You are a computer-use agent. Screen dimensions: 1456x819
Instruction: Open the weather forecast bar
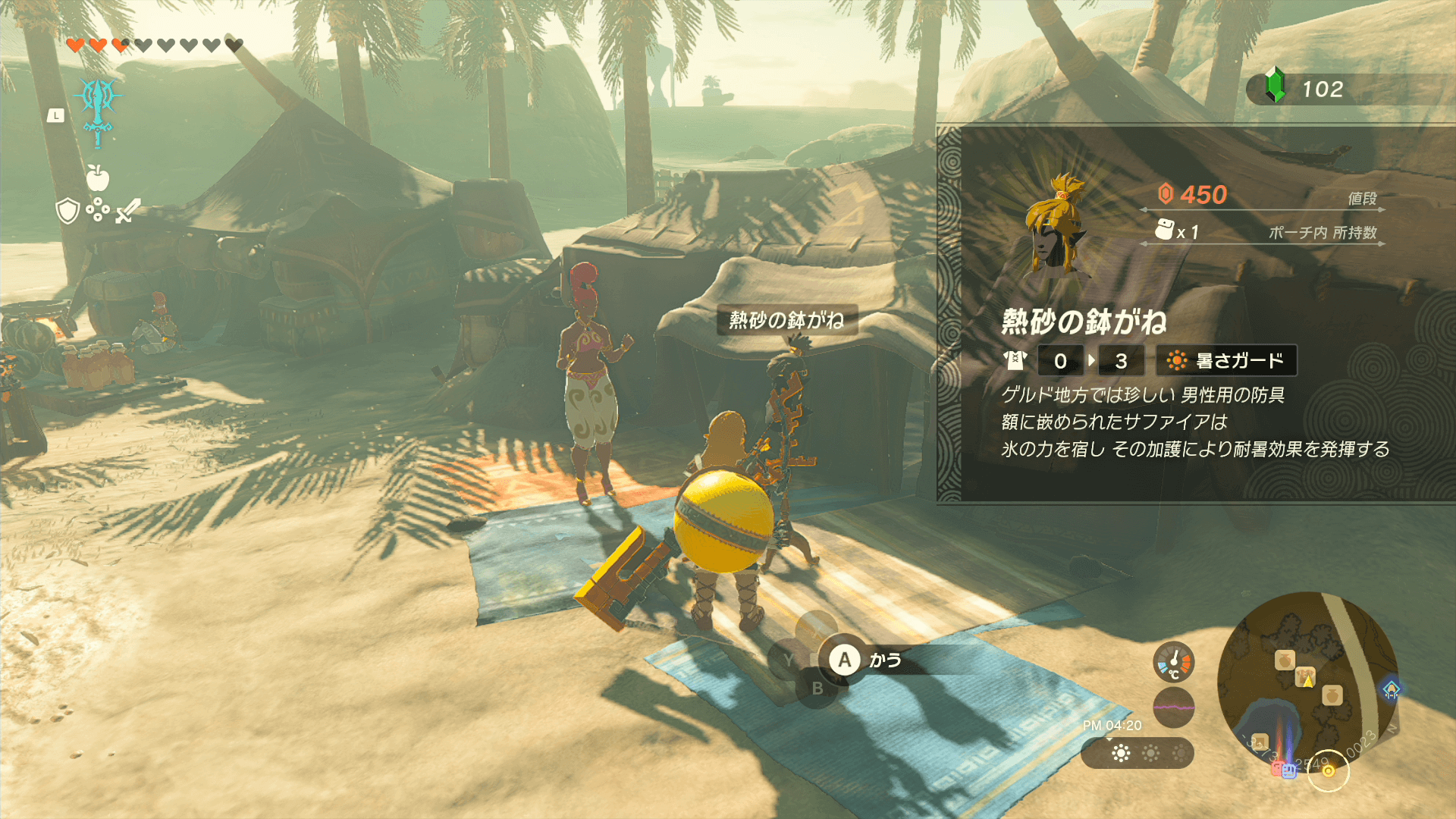[1137, 753]
